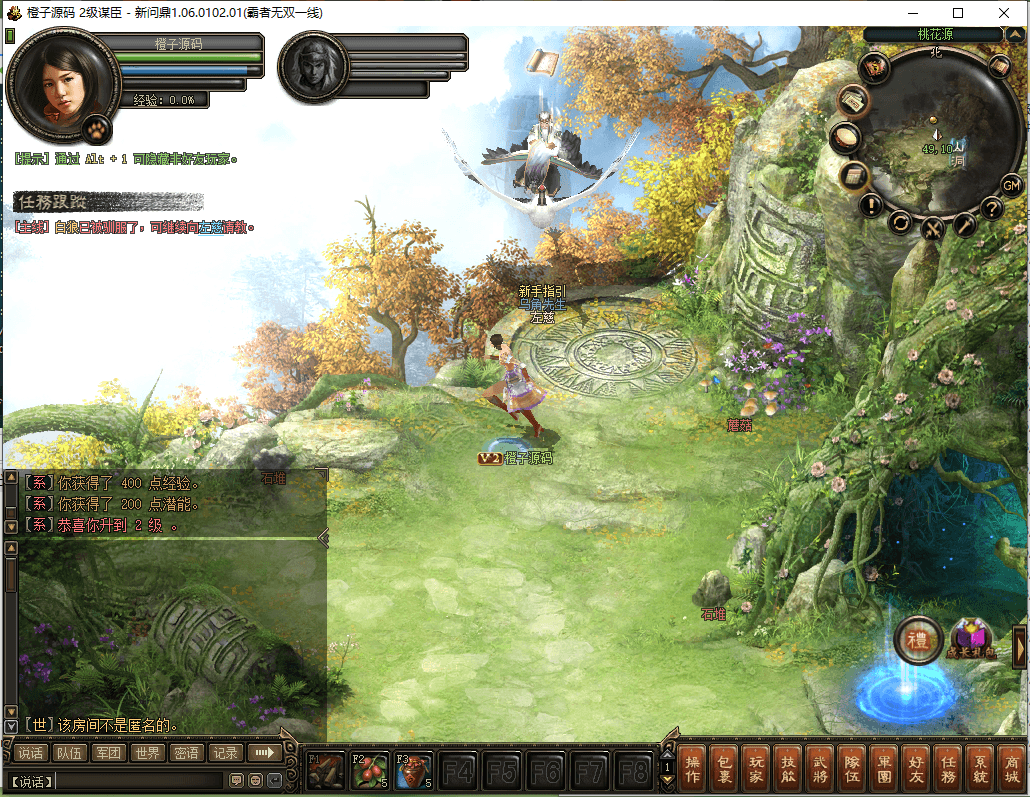Click the paw icon under the player portrait
The height and width of the screenshot is (797, 1030).
(x=97, y=128)
